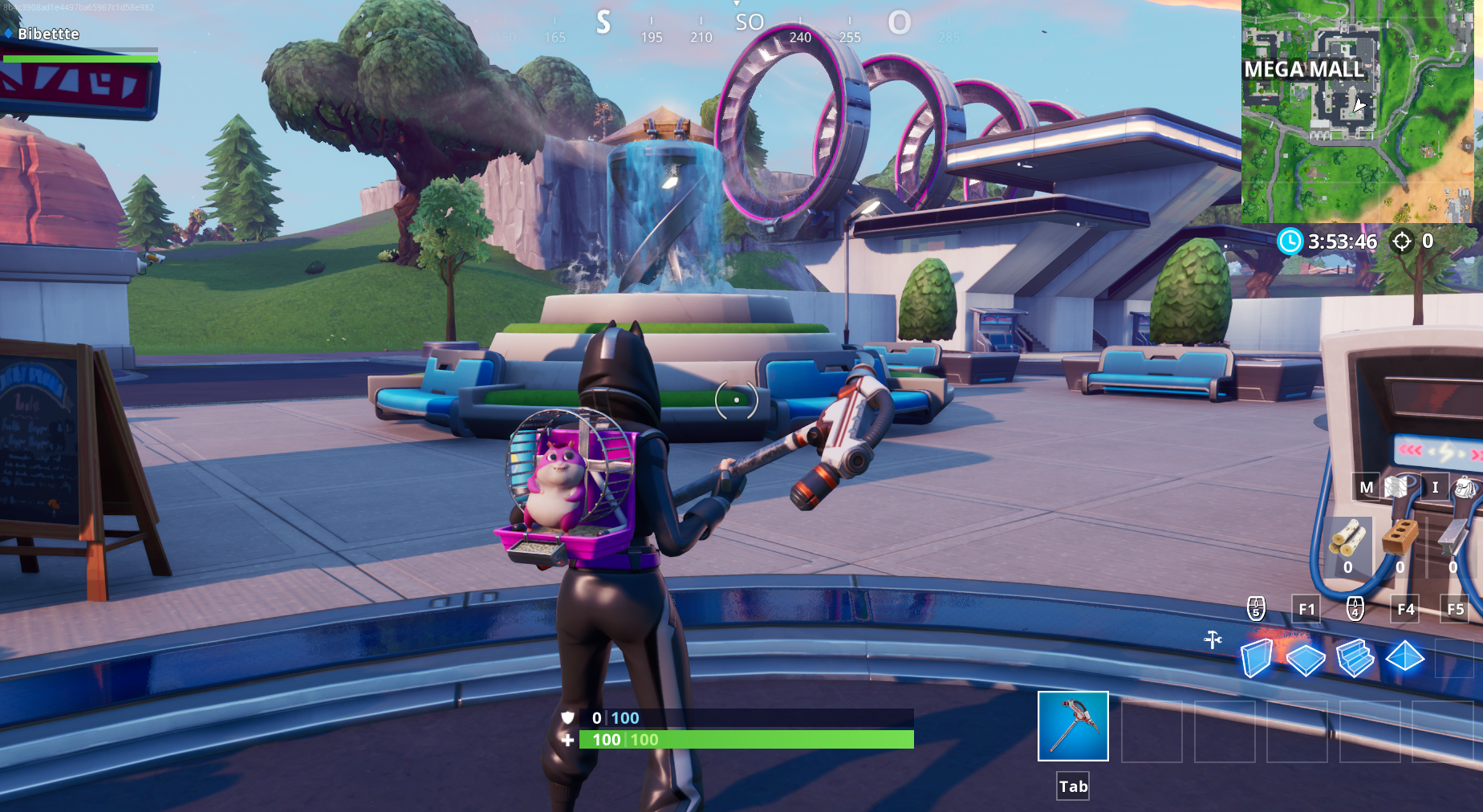Select the stairs building piece

1355,658
